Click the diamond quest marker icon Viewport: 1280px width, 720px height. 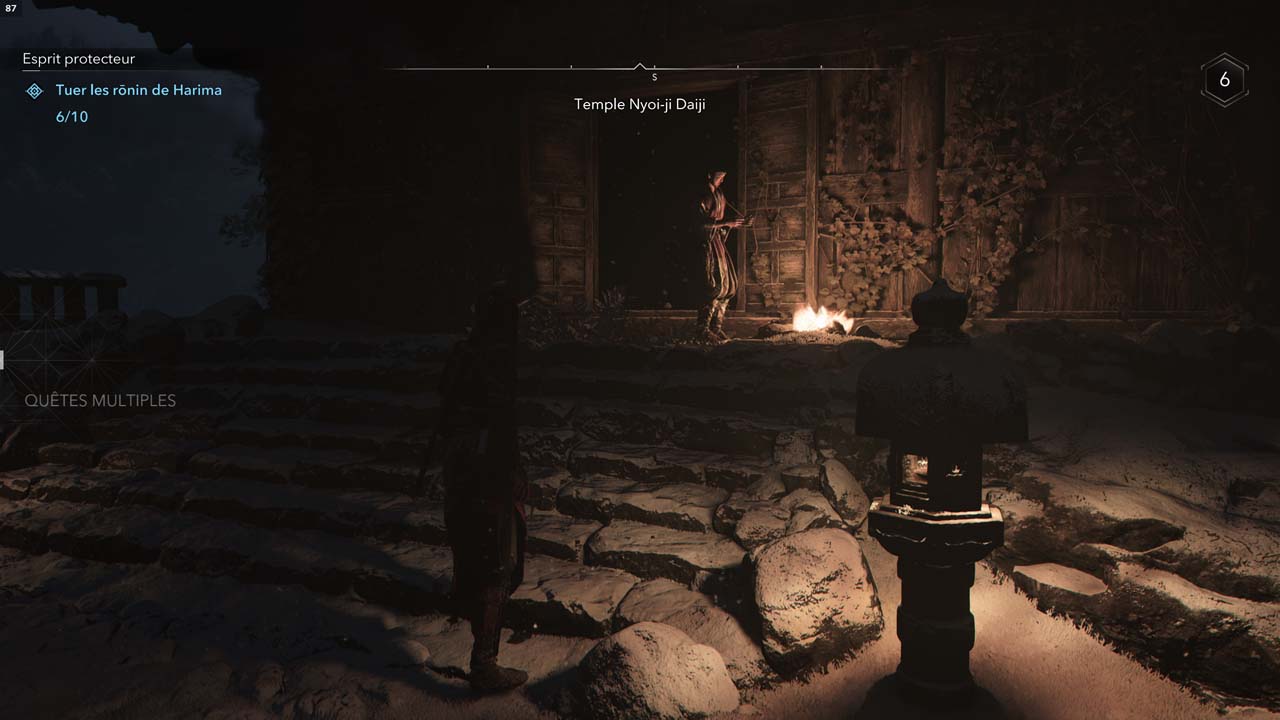(34, 91)
